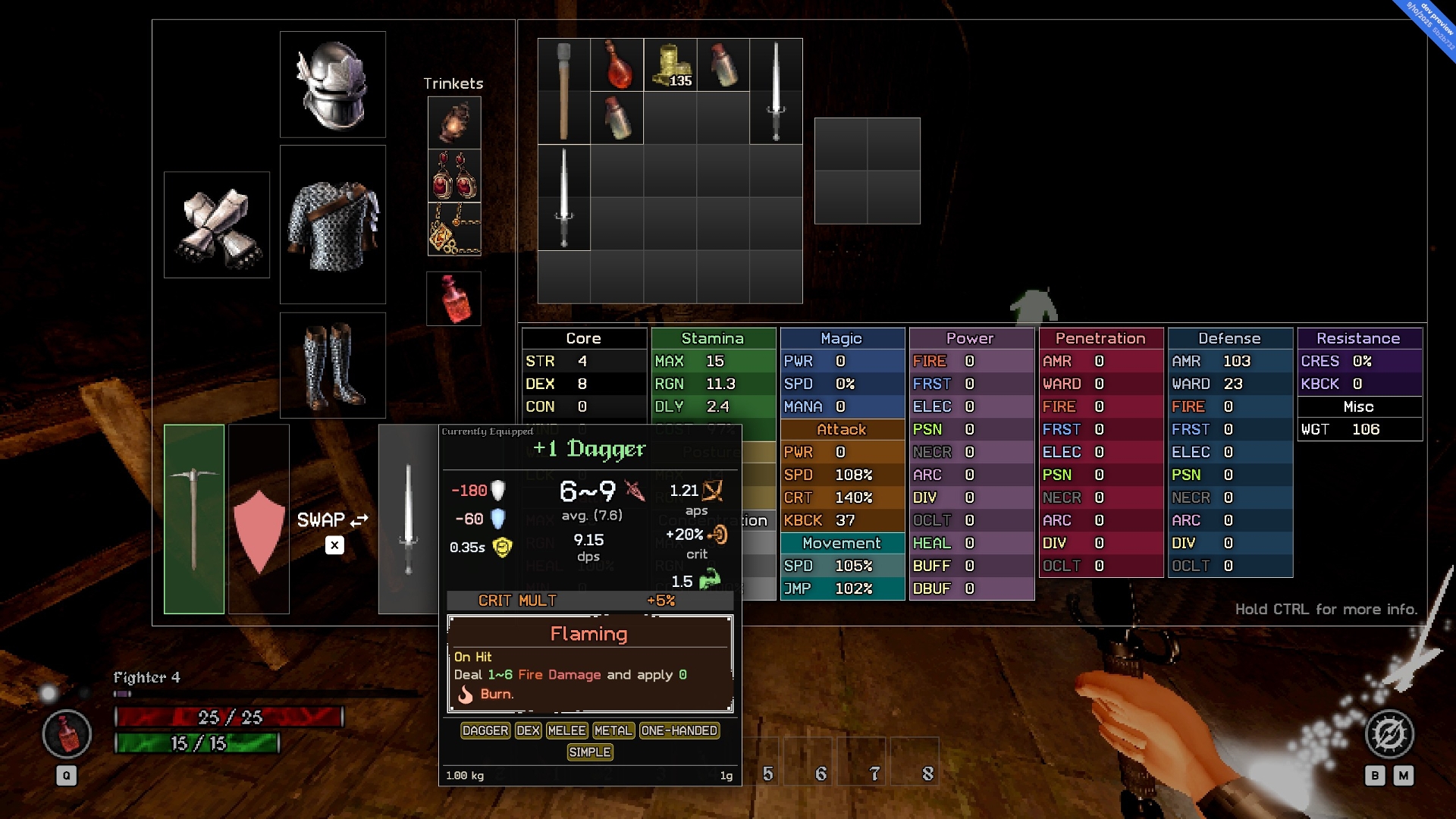1456x819 pixels.
Task: Click the ruby earrings trinket
Action: pyautogui.click(x=453, y=175)
